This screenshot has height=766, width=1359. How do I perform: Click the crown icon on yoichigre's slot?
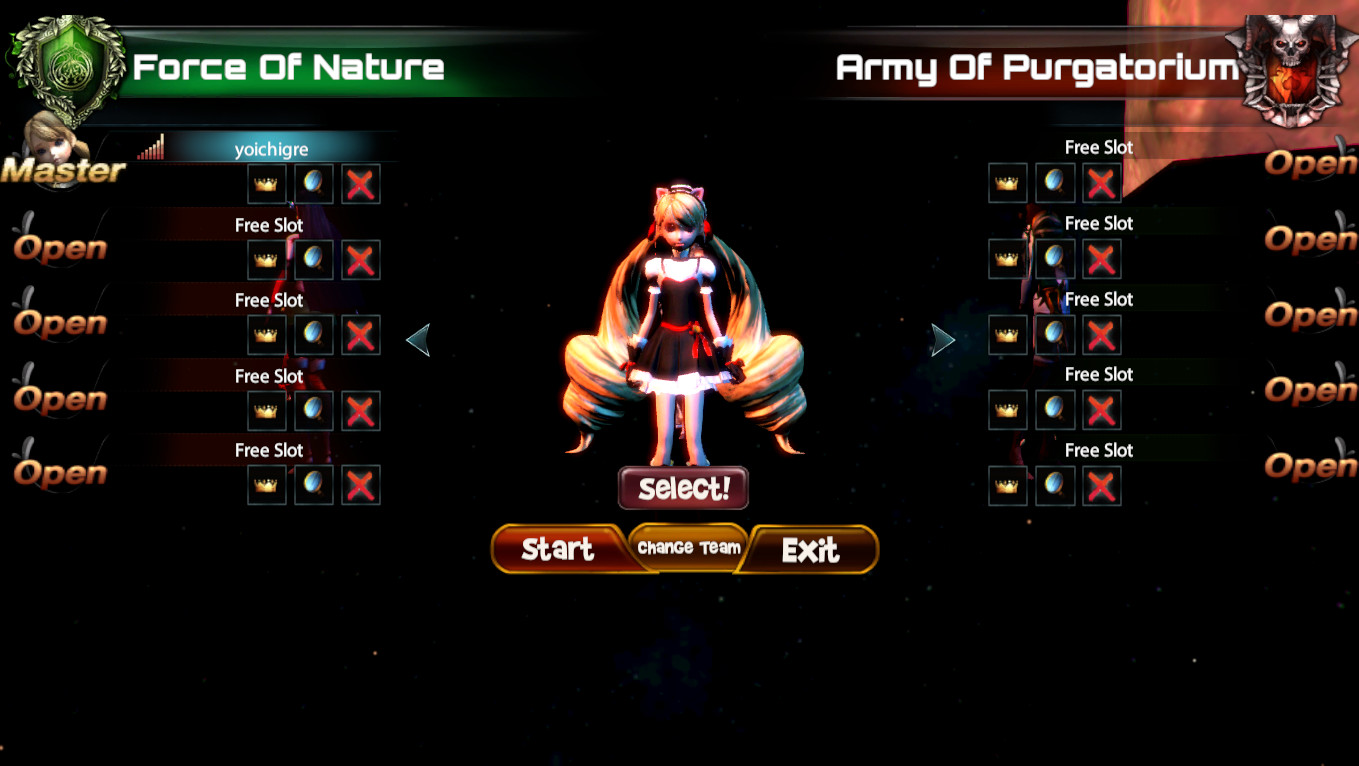tap(266, 183)
